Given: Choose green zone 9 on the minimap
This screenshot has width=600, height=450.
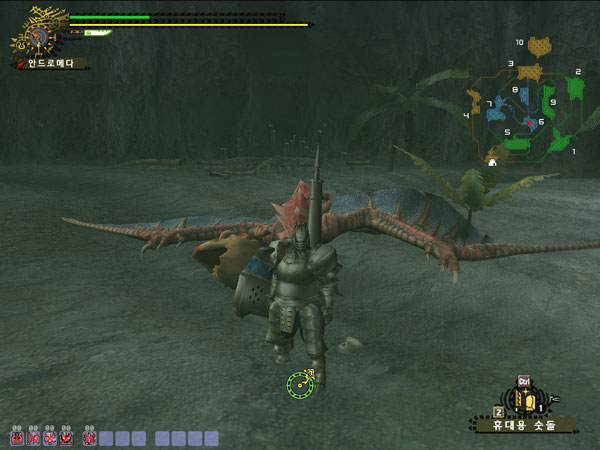Looking at the screenshot, I should [x=549, y=103].
